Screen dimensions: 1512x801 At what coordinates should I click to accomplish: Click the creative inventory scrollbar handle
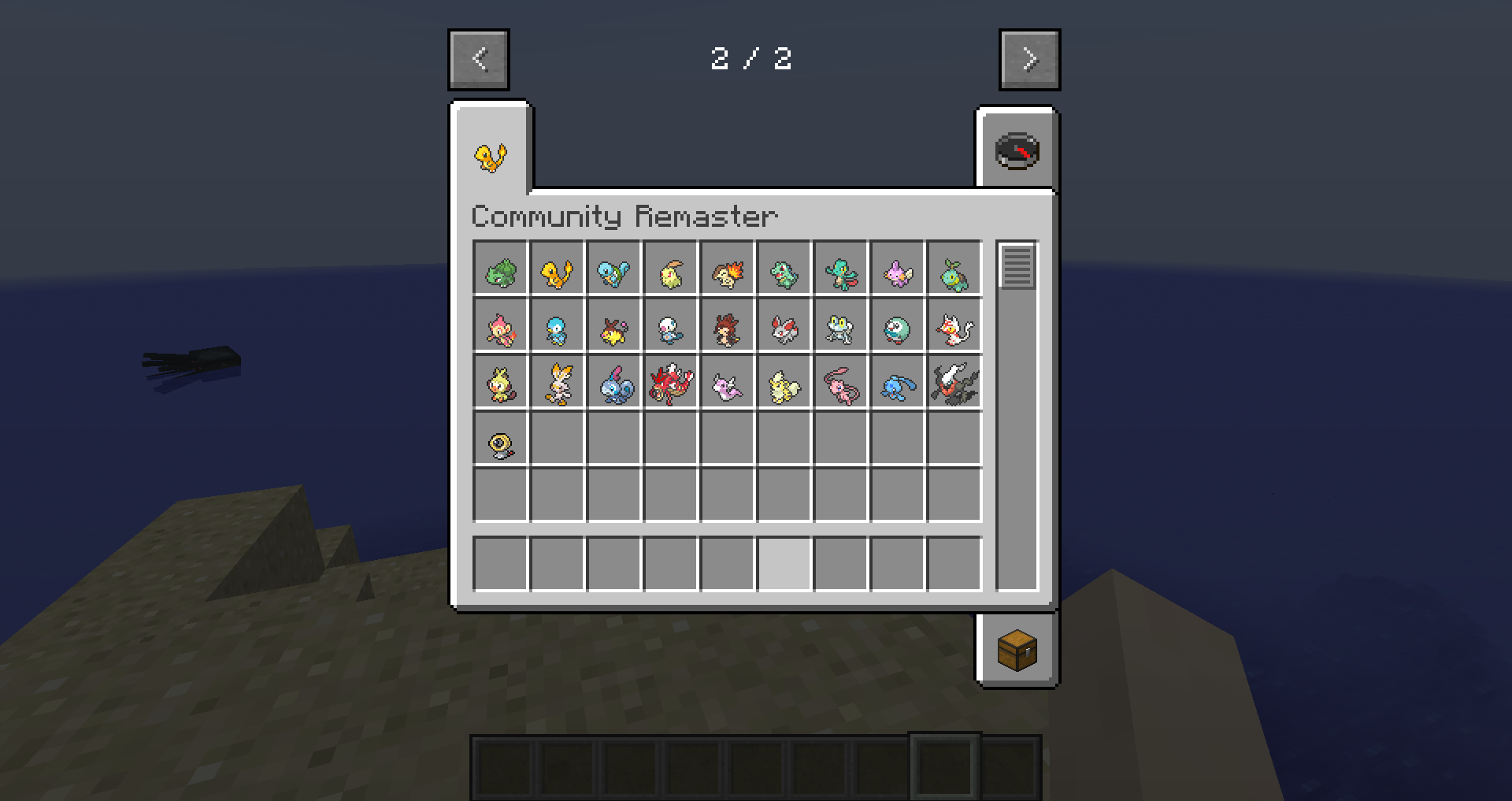coord(1017,266)
